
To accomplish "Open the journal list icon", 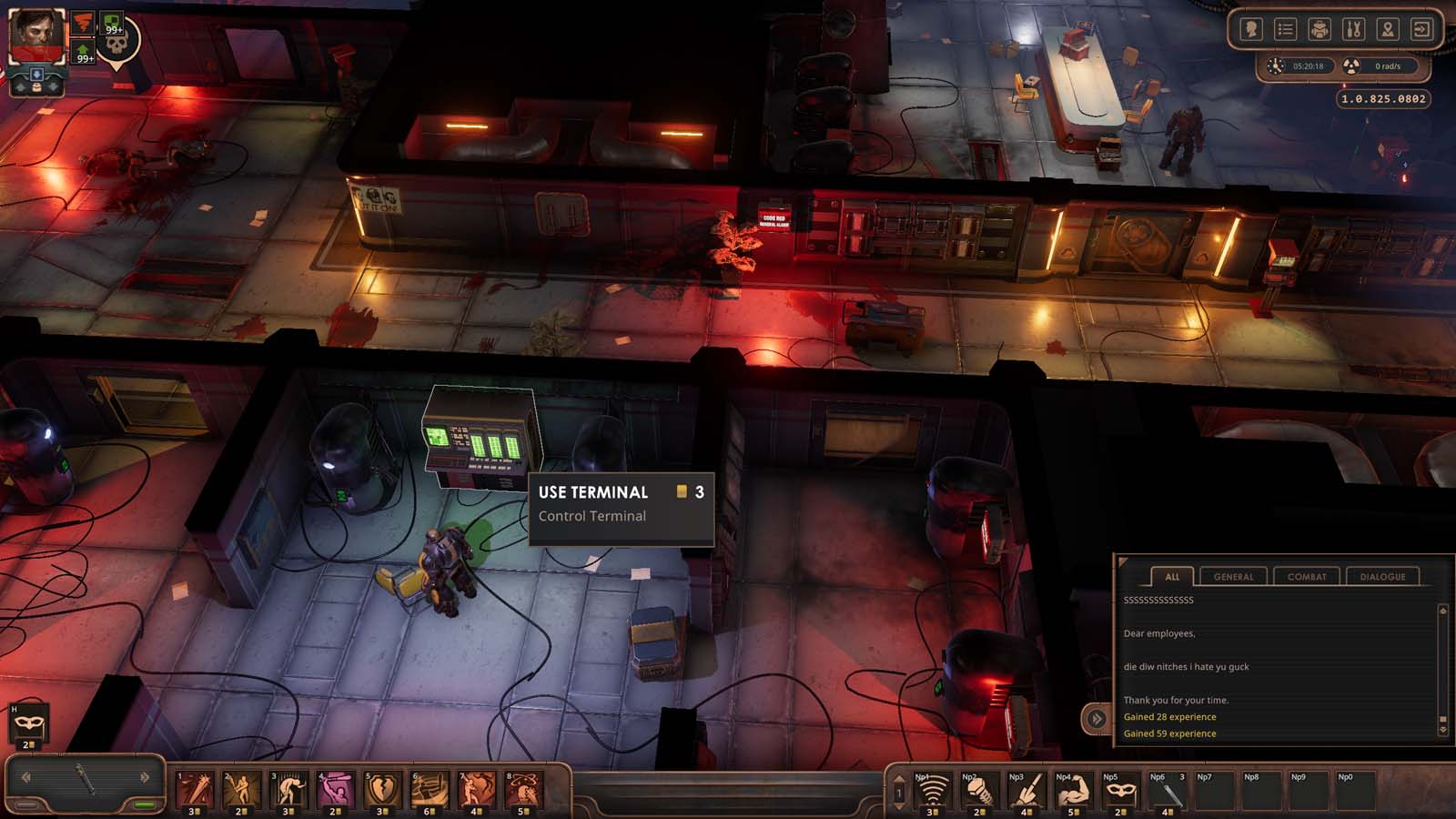I will pos(1288,29).
